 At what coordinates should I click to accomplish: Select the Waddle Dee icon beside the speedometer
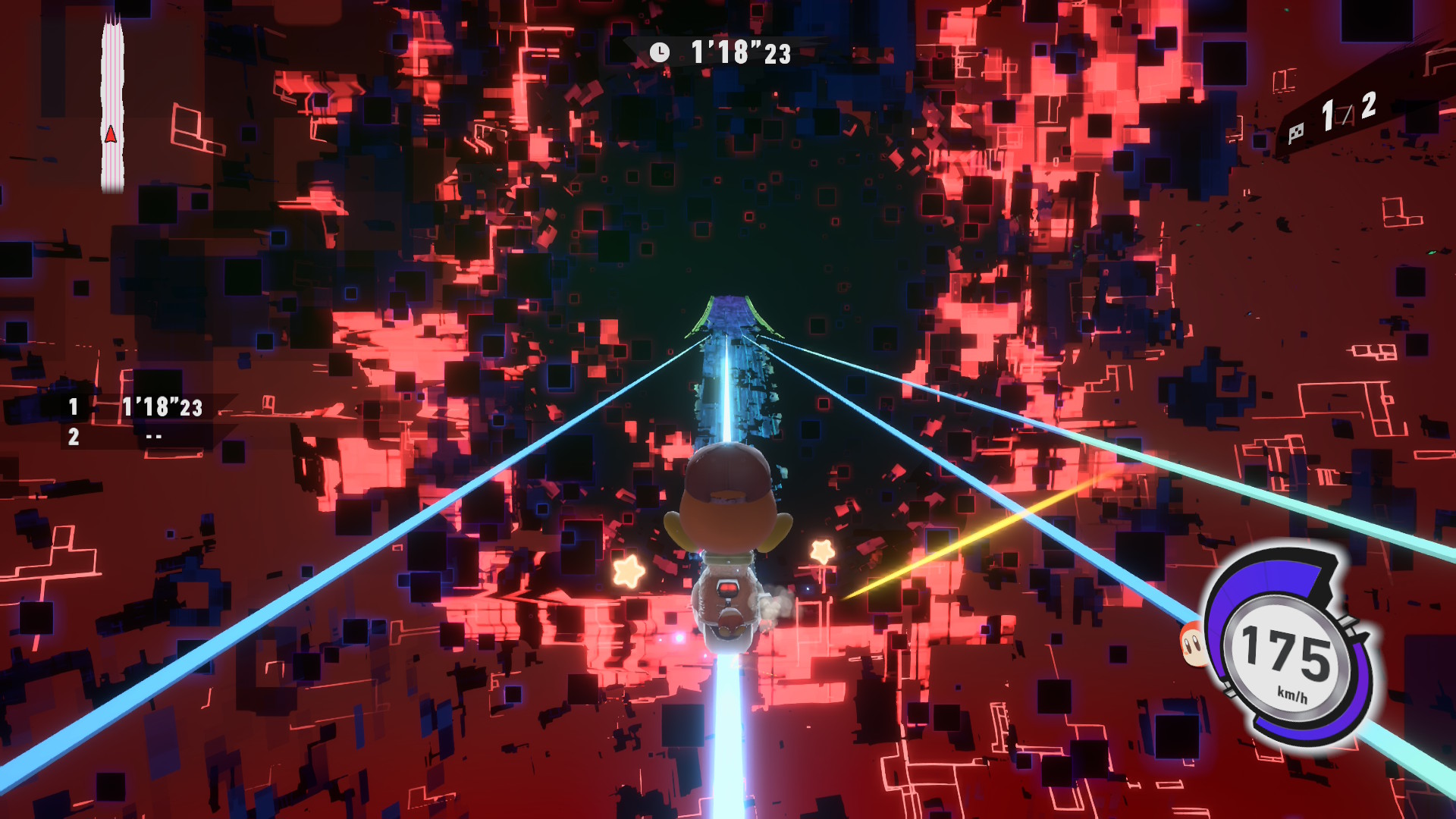(1192, 645)
